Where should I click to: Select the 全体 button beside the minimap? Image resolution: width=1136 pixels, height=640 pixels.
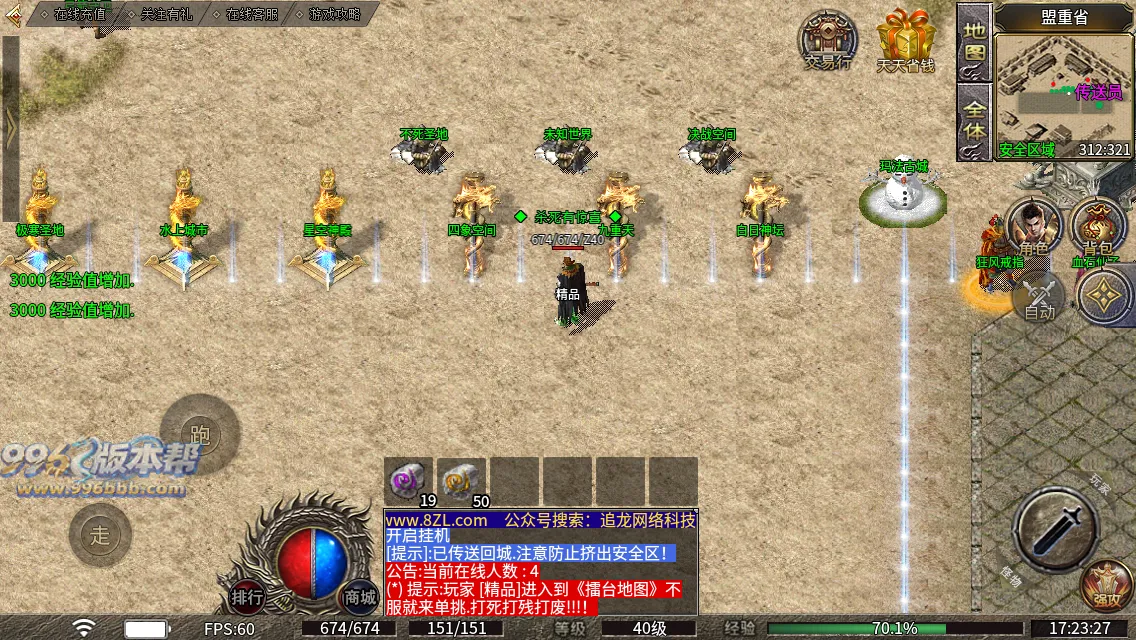(974, 118)
